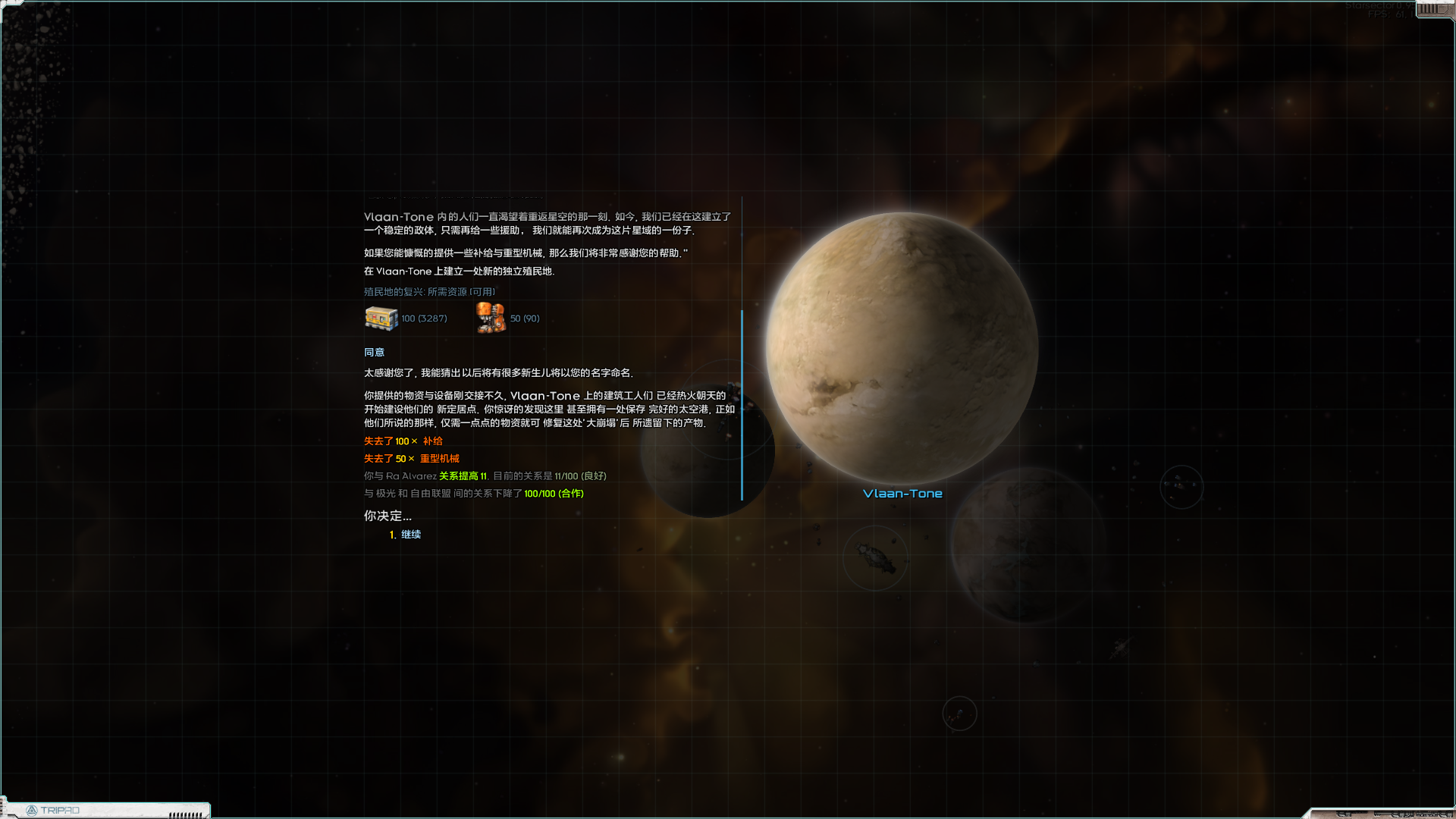
Task: Select the heavy machinery icon showing 50 (90)
Action: click(490, 317)
